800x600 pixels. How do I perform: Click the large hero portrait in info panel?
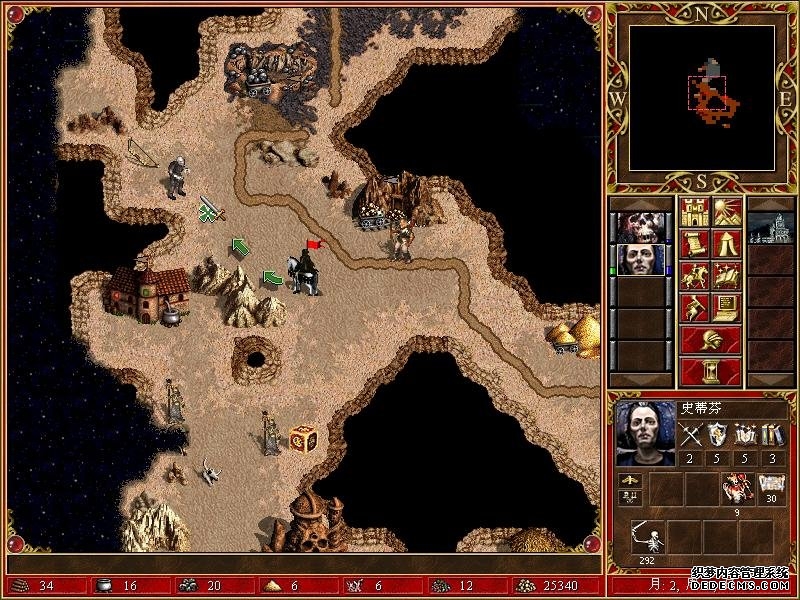click(x=645, y=433)
